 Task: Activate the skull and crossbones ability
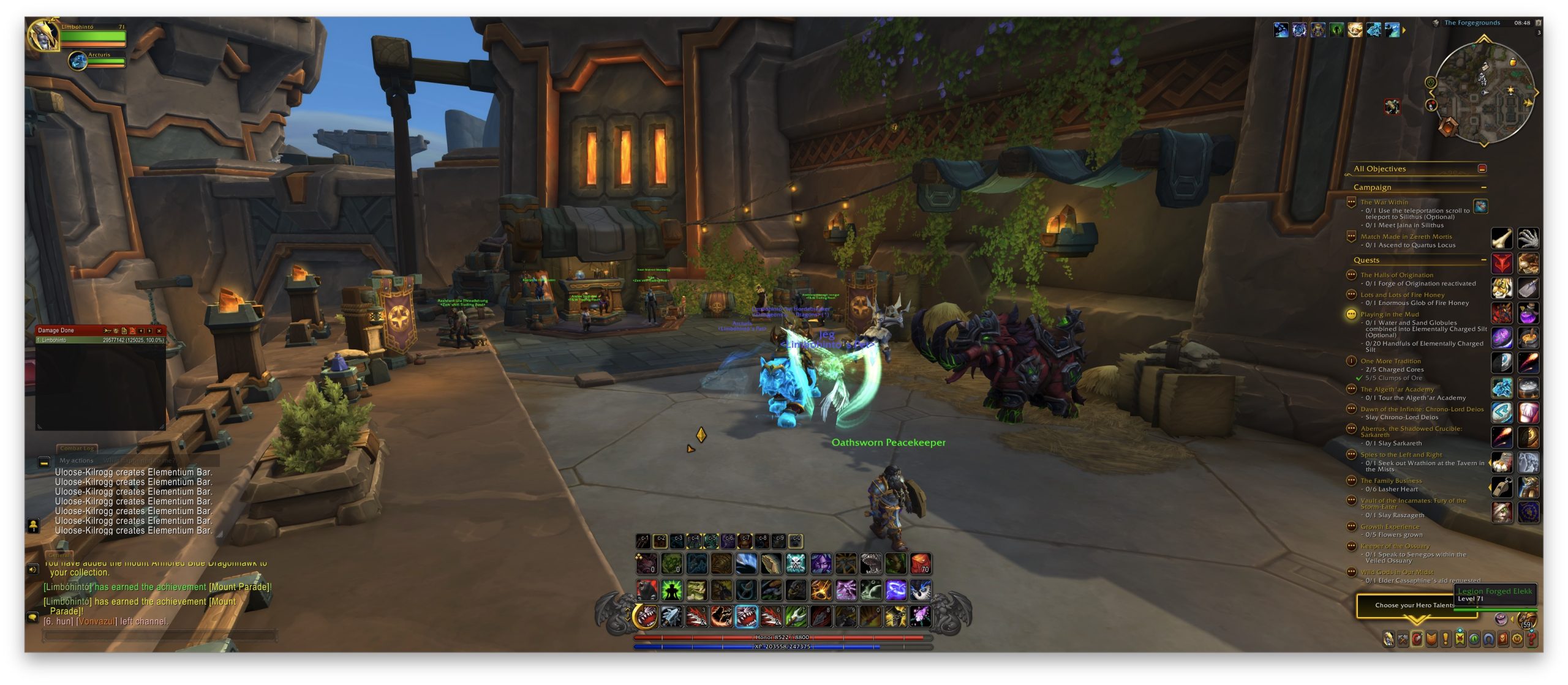point(796,564)
